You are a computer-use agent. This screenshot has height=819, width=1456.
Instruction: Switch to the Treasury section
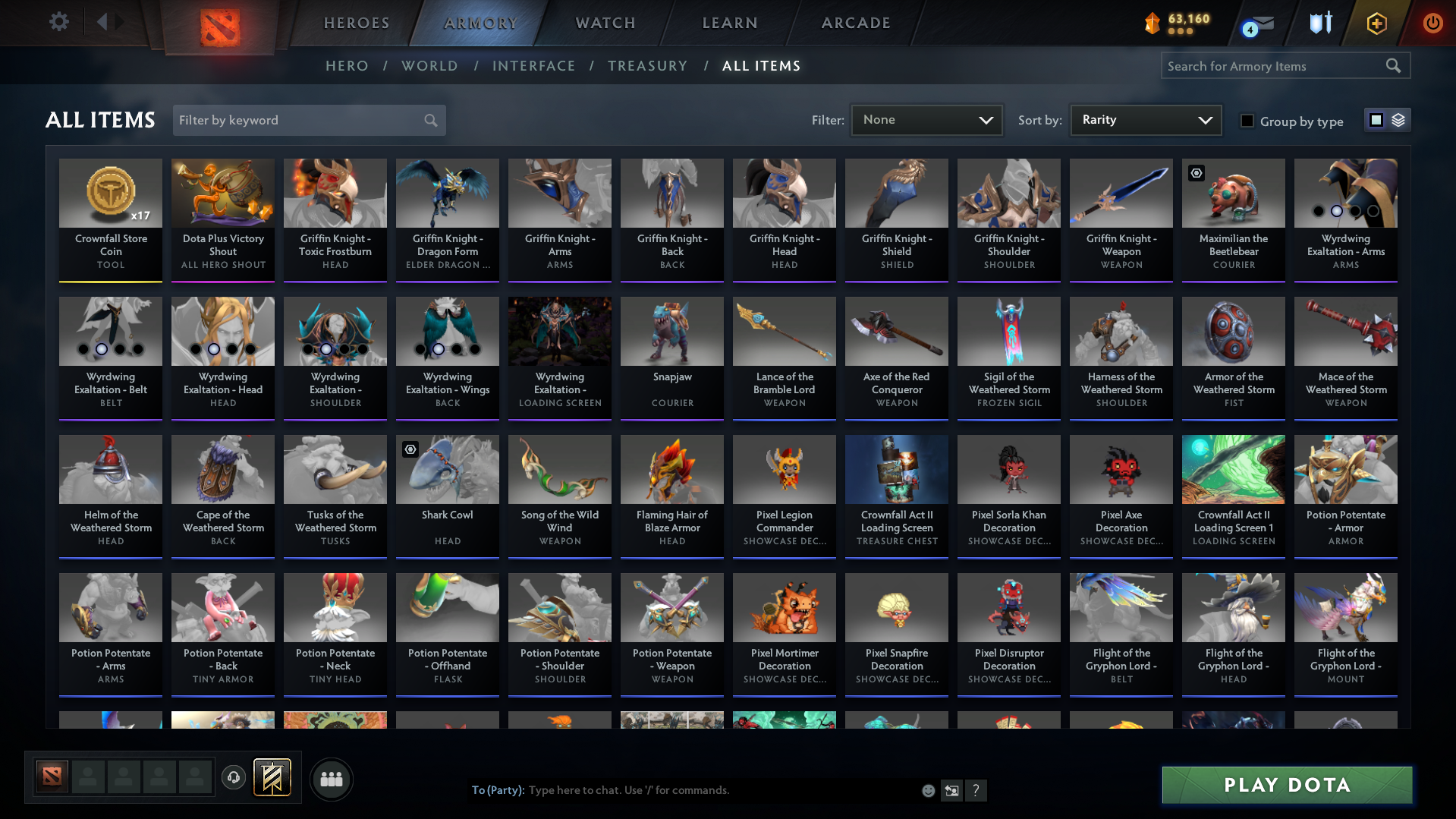point(647,66)
